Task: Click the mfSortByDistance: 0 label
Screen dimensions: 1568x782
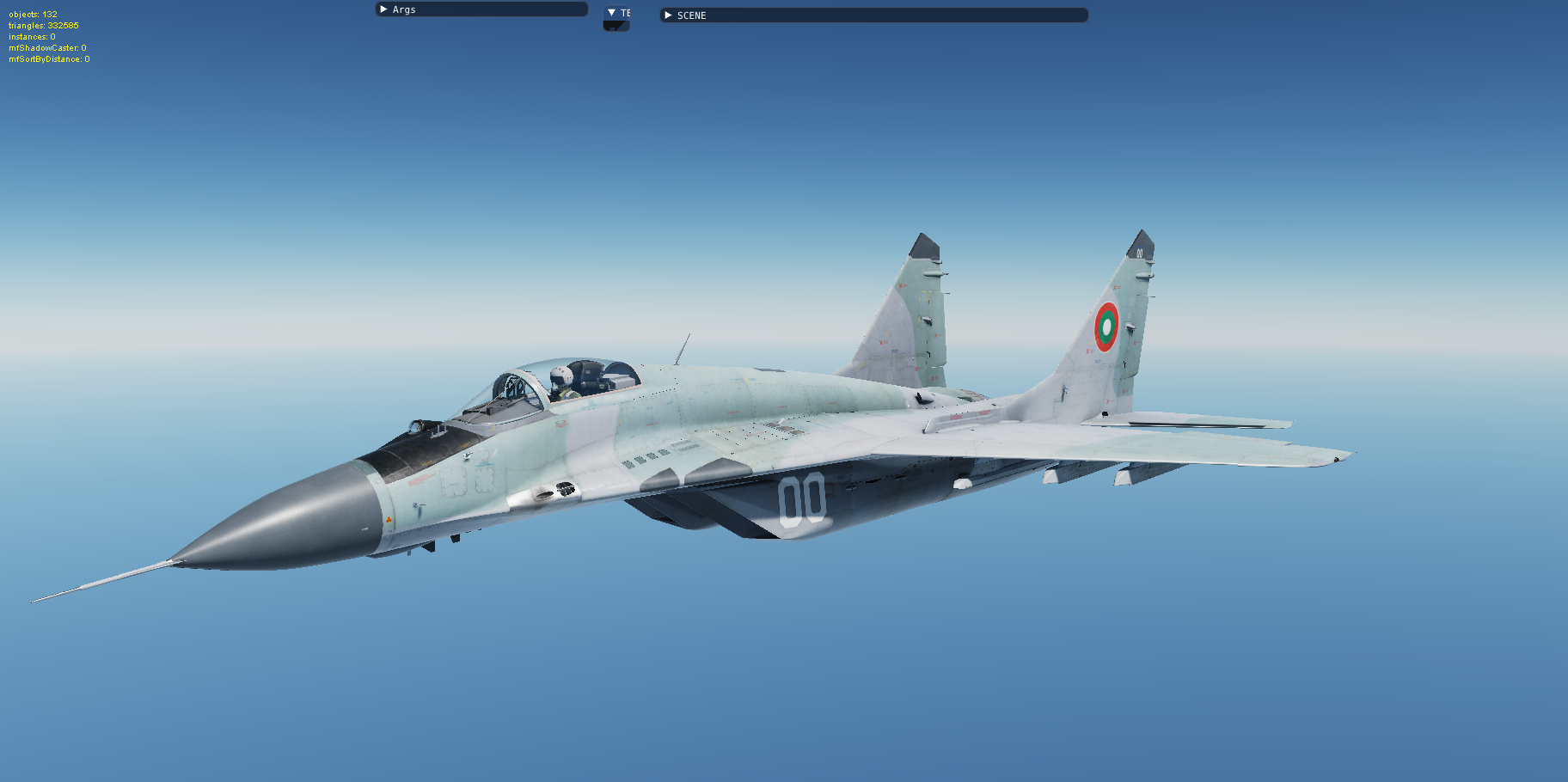Action: coord(49,58)
